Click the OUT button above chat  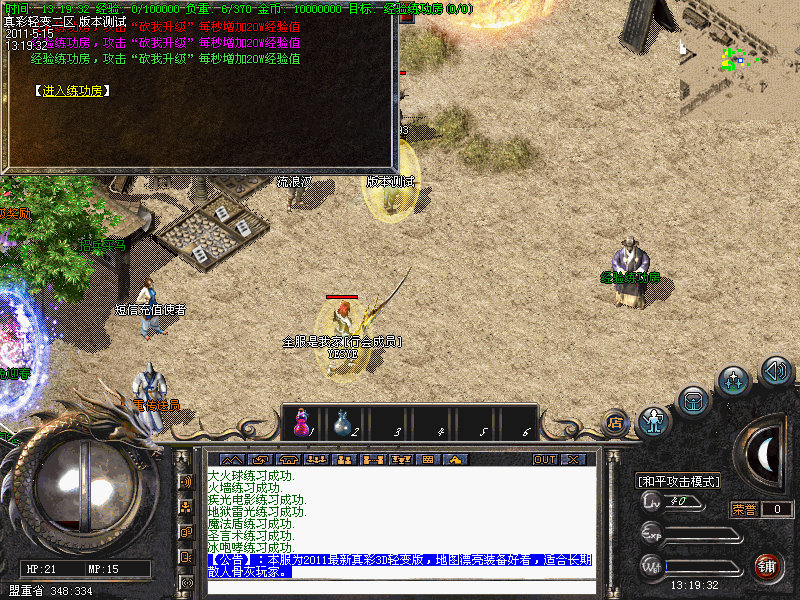click(544, 460)
